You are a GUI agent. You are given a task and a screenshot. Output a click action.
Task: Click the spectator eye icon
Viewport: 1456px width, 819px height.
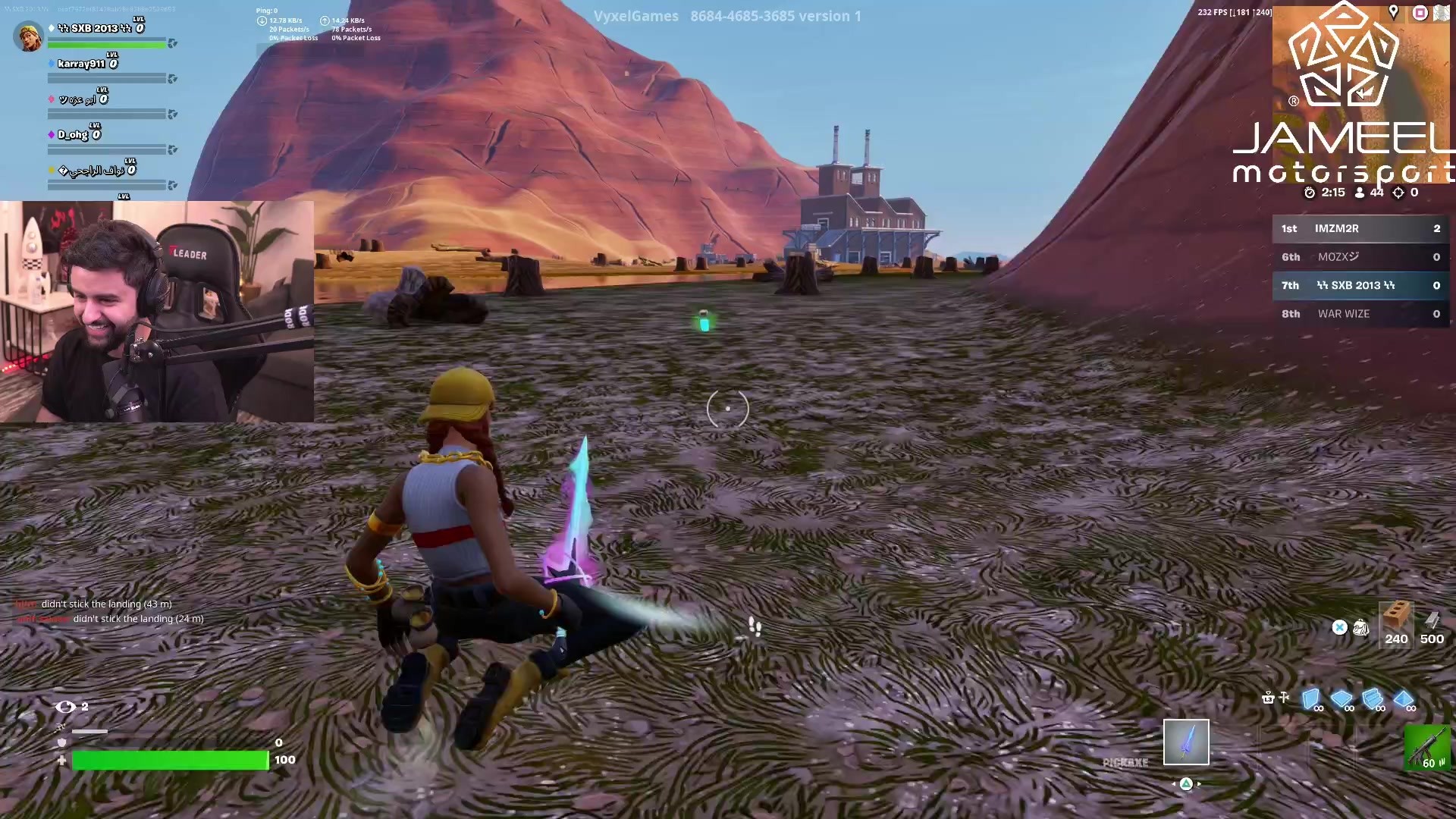pos(66,707)
